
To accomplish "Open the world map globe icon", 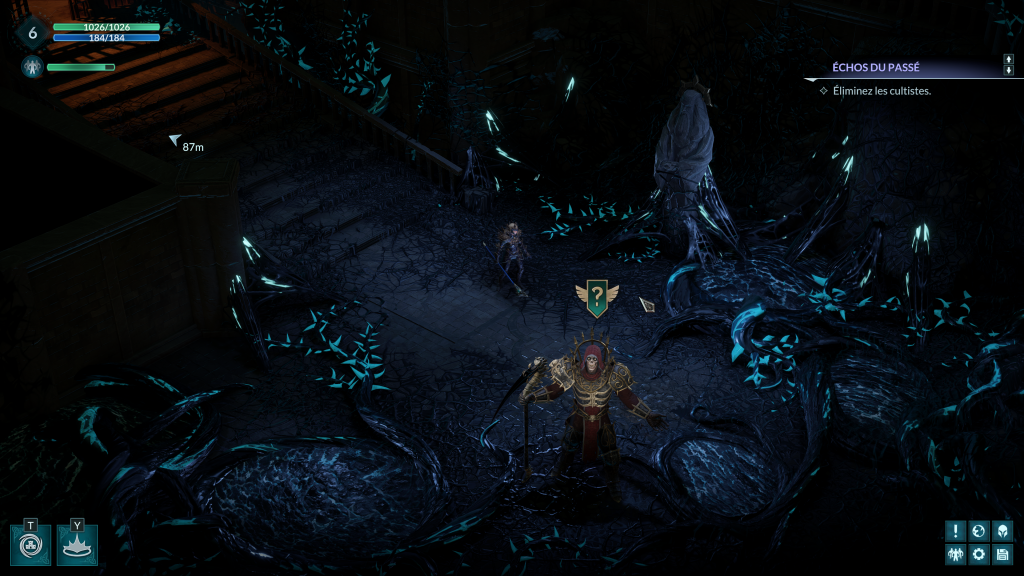I will pyautogui.click(x=979, y=531).
